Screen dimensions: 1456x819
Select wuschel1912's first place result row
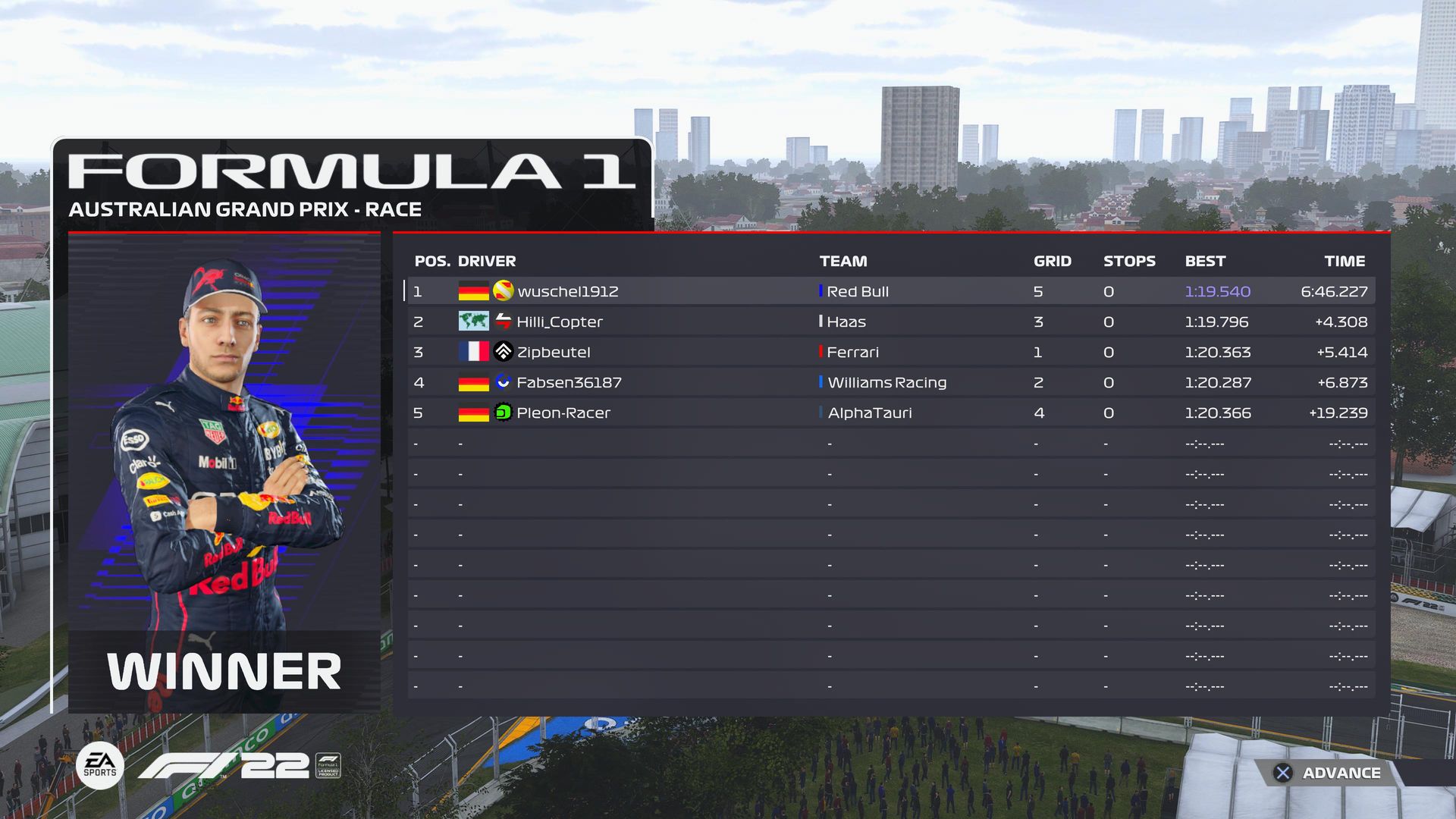(890, 291)
